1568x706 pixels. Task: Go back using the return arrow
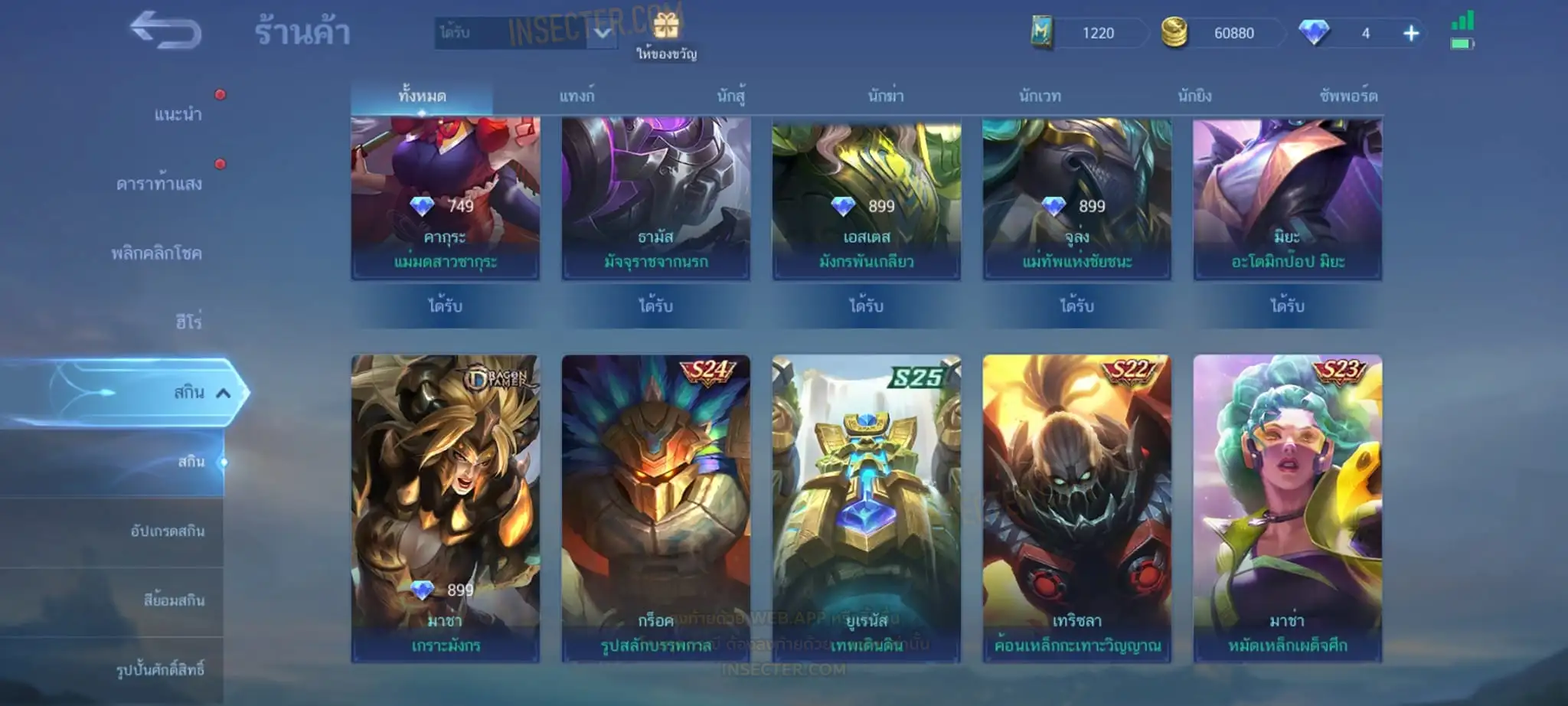pos(165,31)
